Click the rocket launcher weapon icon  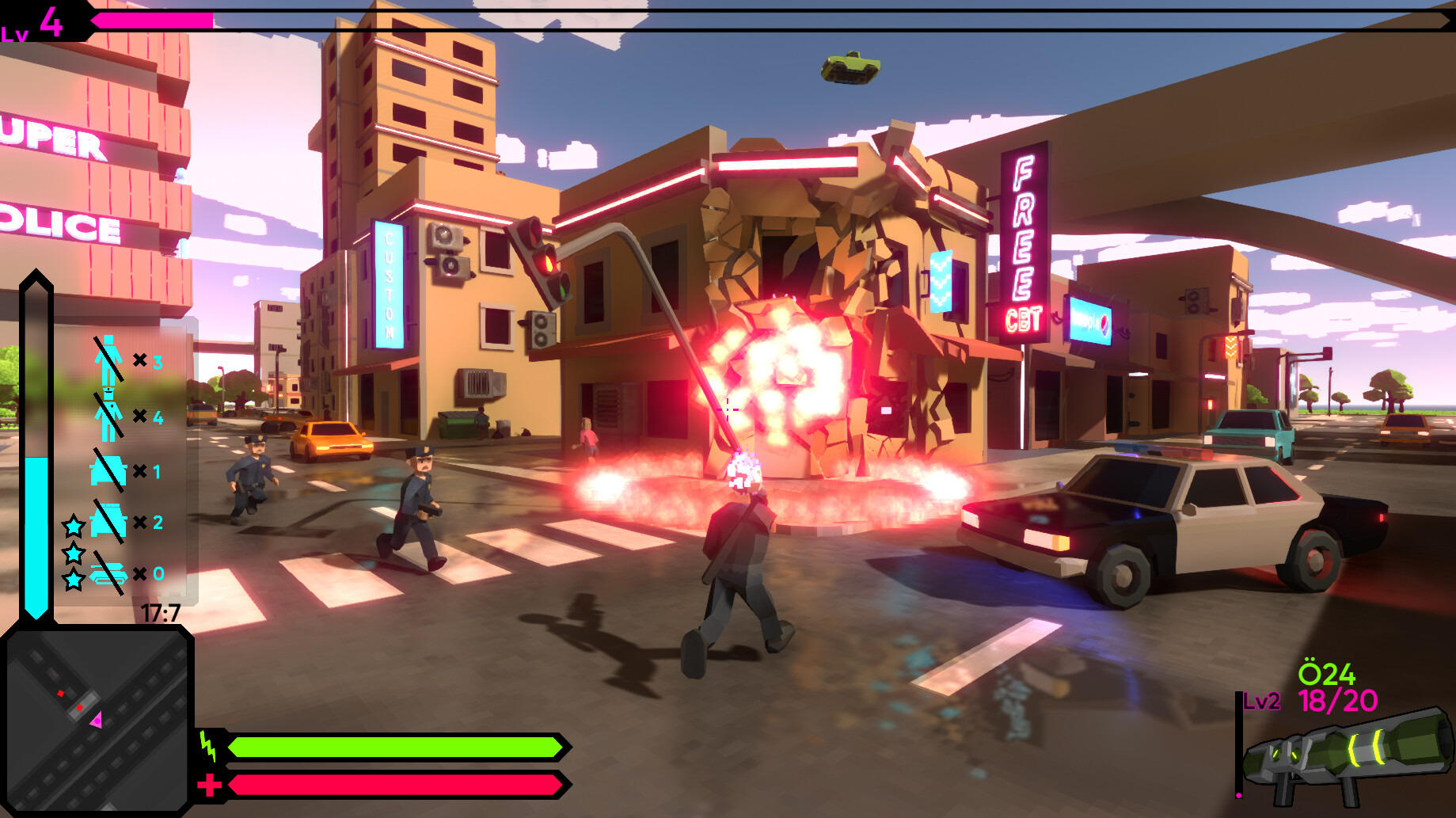1346,756
